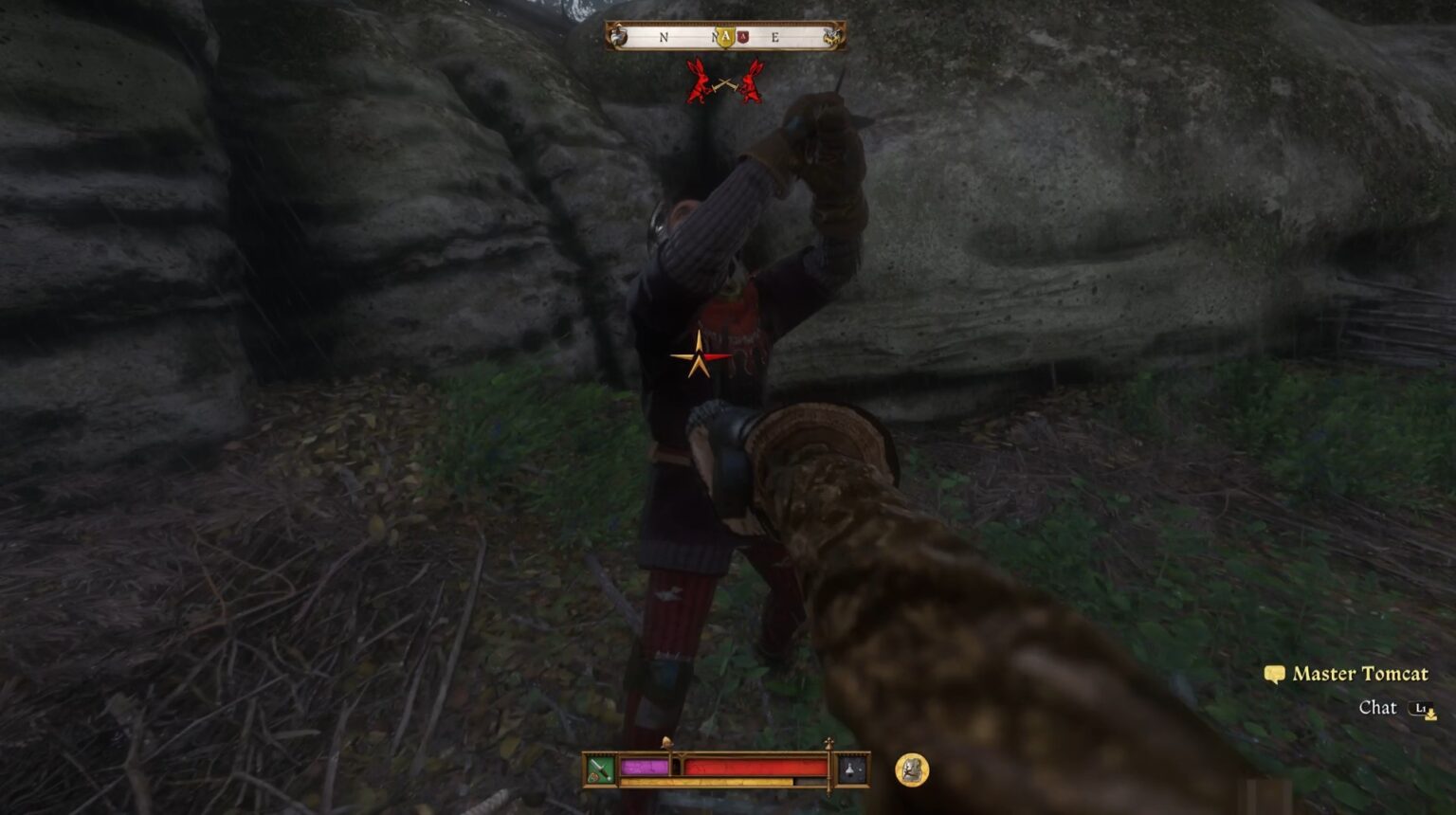Click the gold 'A' quest shield on the compass
Viewport: 1456px width, 815px height.
click(x=726, y=35)
